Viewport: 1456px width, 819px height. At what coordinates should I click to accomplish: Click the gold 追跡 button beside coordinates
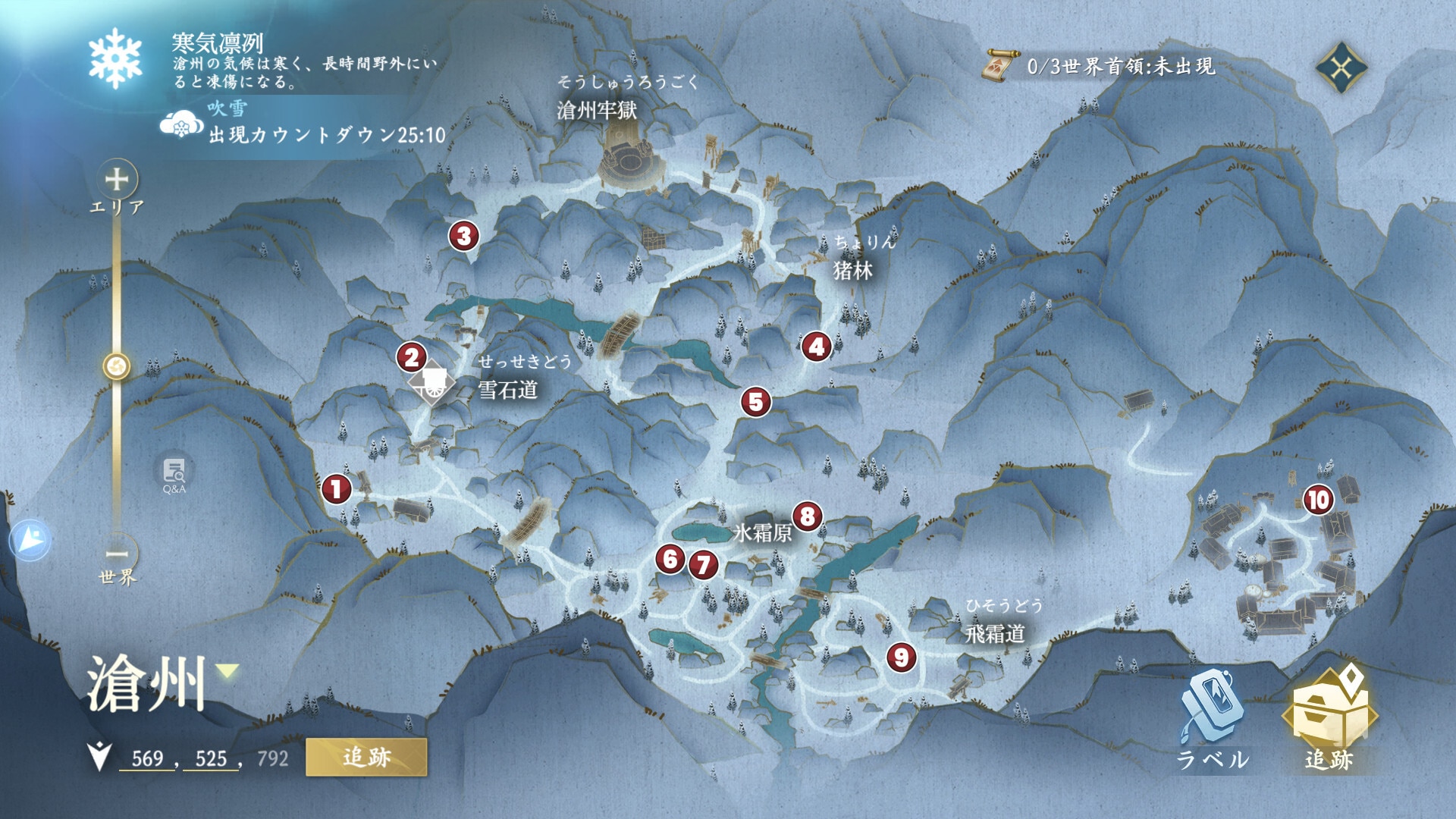[366, 757]
